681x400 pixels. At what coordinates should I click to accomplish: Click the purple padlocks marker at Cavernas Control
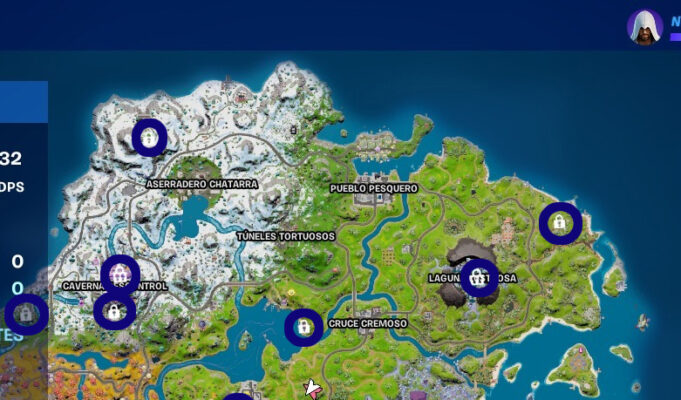tap(120, 273)
